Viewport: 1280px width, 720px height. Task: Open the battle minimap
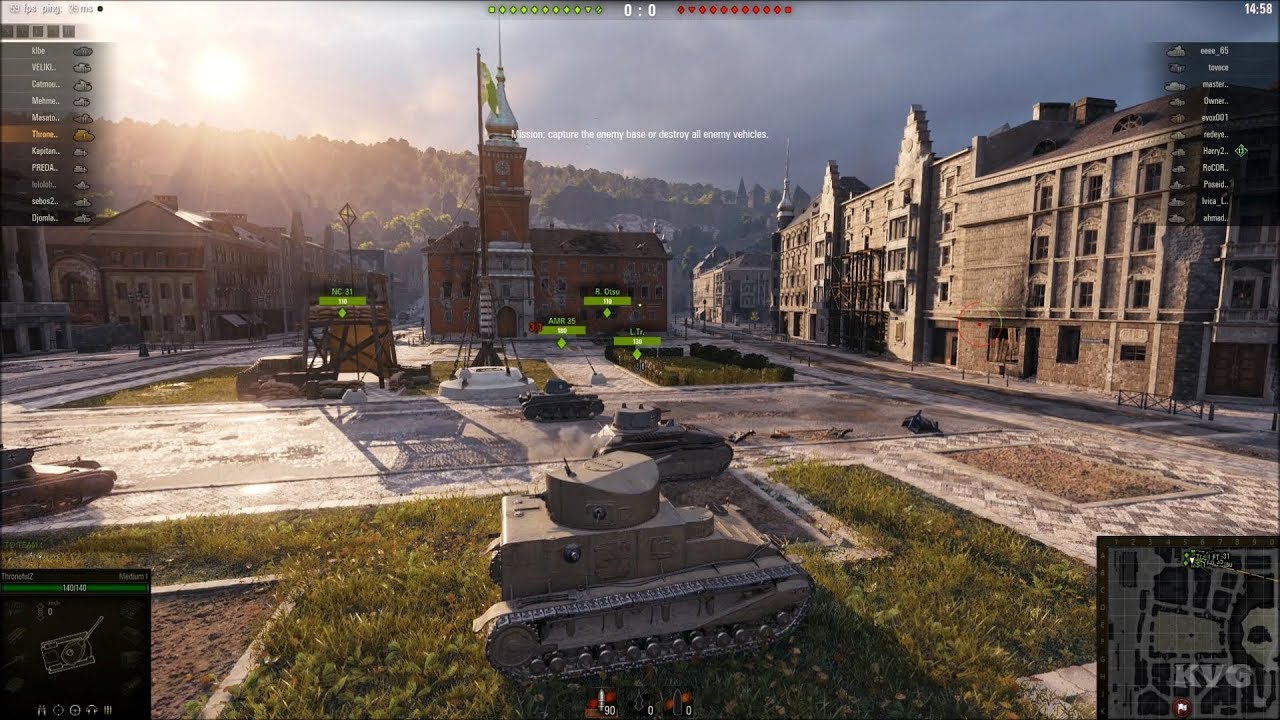(1188, 627)
